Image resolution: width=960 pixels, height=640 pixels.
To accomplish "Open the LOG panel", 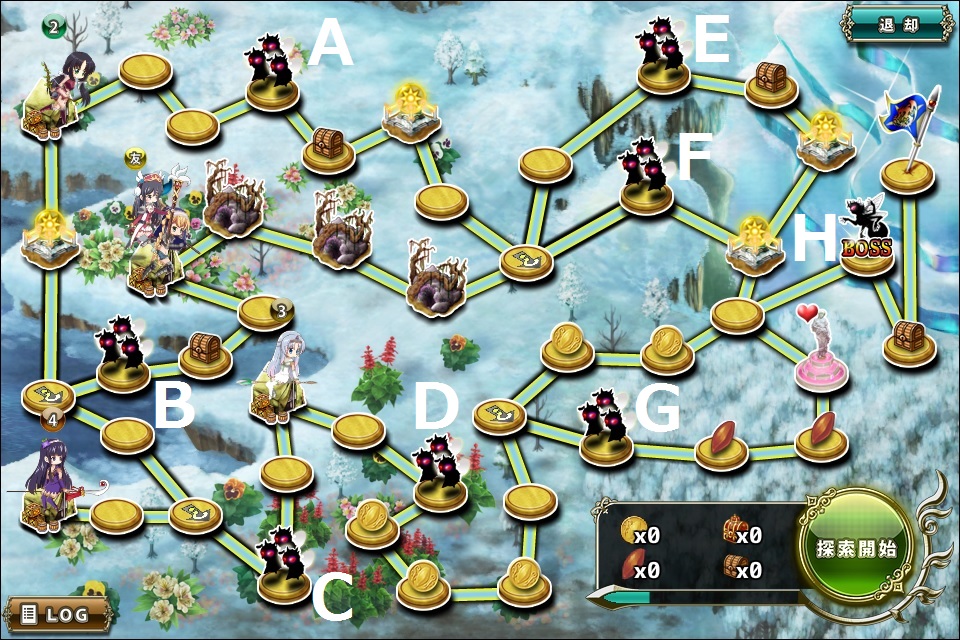I will pyautogui.click(x=56, y=613).
